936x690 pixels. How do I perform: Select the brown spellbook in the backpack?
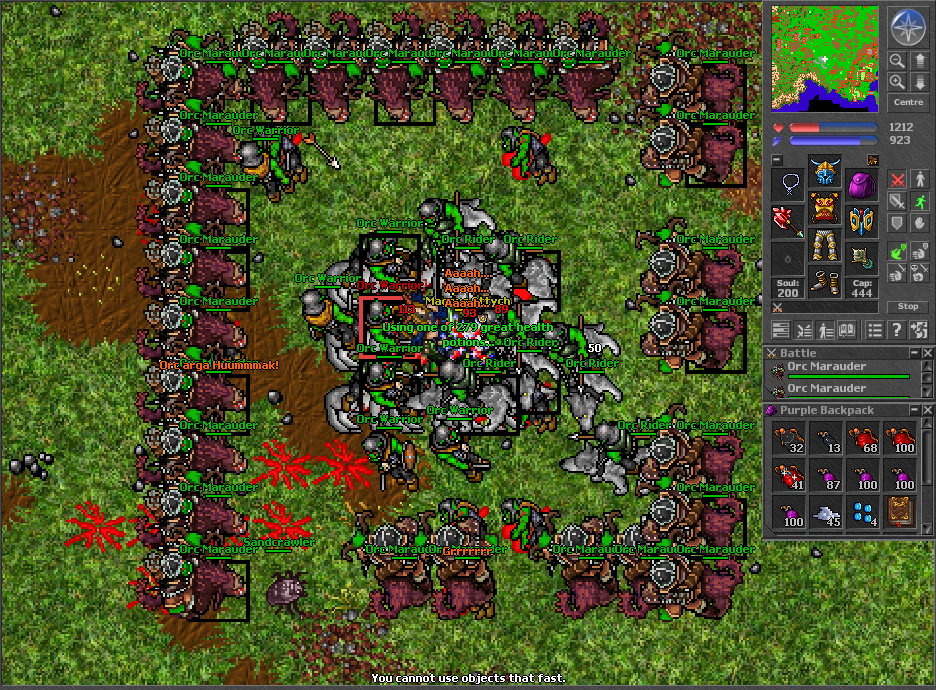coord(898,511)
